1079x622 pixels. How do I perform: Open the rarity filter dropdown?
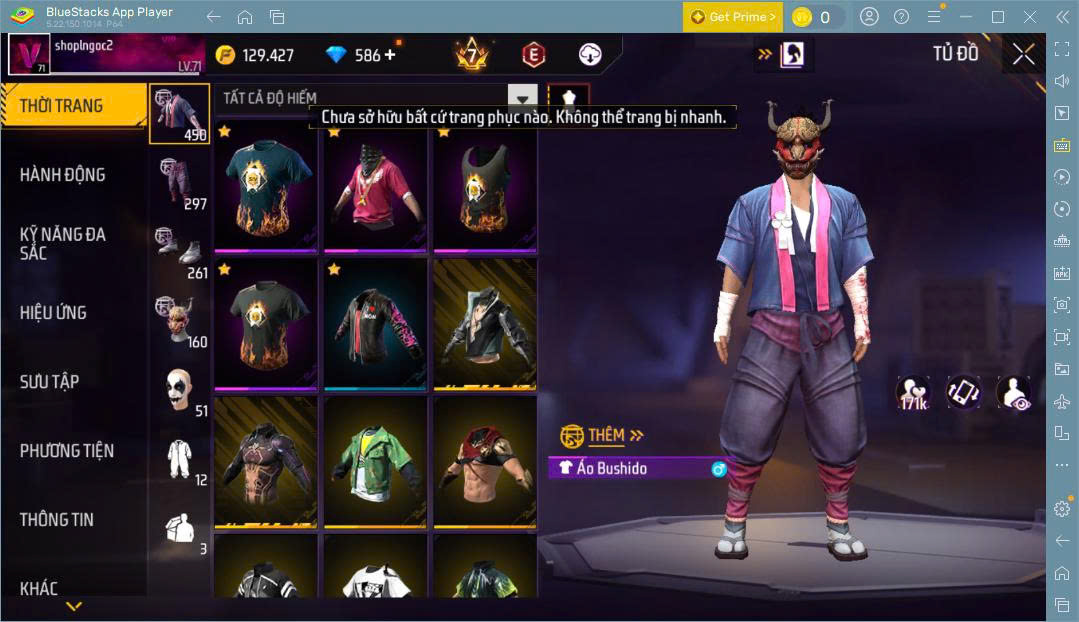(522, 98)
